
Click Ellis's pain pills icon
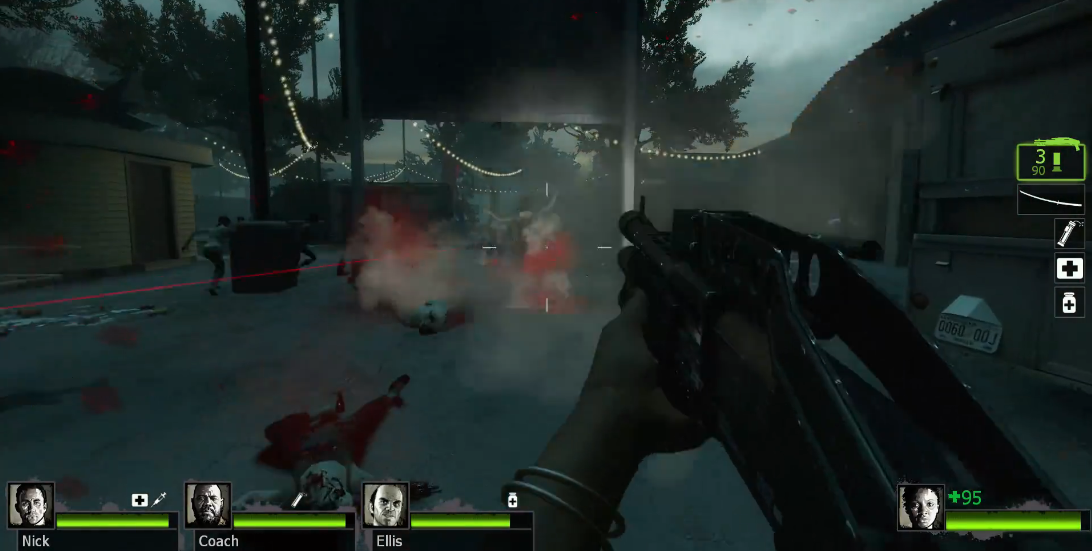click(512, 499)
